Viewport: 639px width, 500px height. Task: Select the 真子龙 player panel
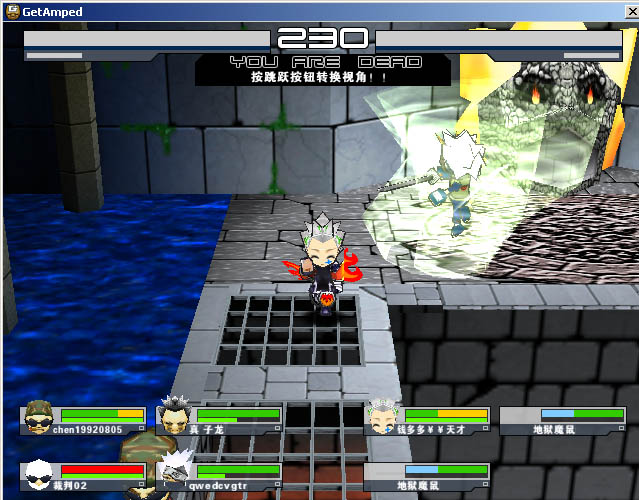pos(220,420)
